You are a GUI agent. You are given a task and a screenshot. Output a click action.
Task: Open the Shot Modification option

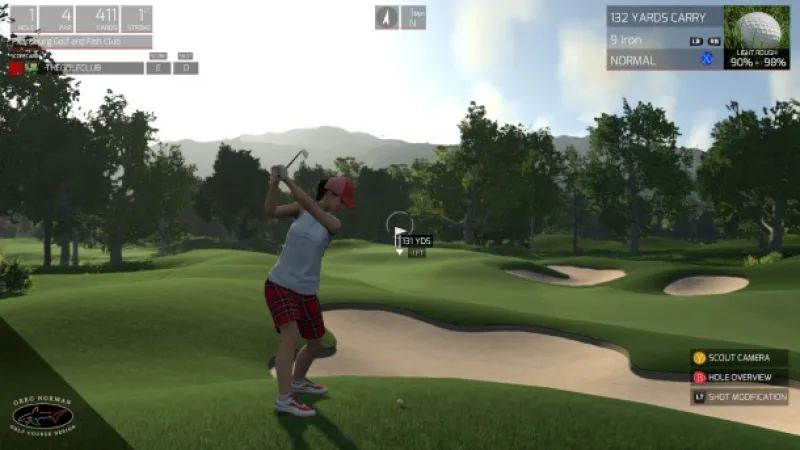[x=739, y=397]
